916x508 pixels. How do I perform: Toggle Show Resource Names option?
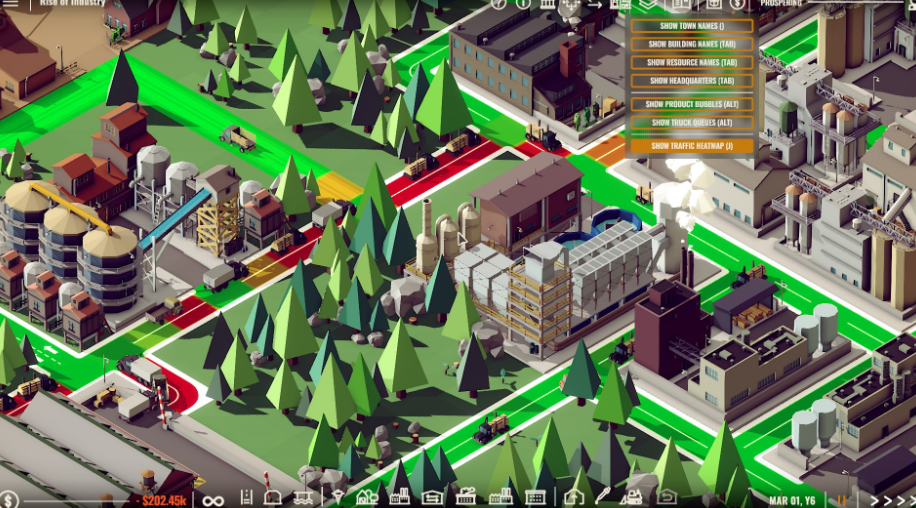coord(692,62)
